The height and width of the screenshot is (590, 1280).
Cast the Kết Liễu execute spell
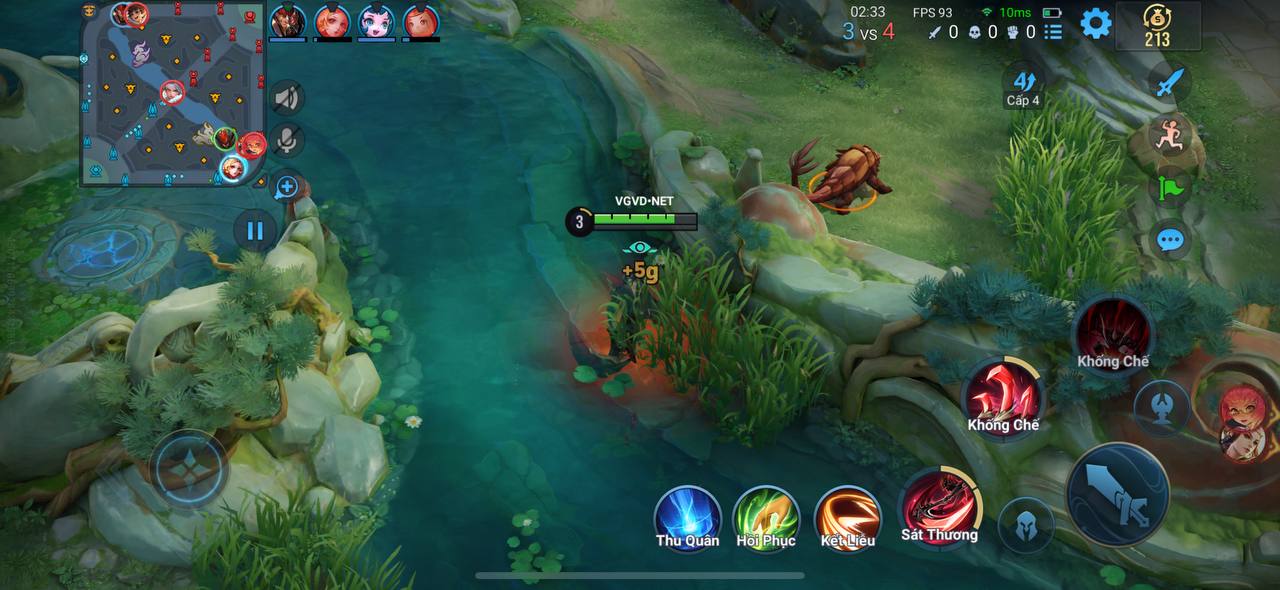point(847,518)
